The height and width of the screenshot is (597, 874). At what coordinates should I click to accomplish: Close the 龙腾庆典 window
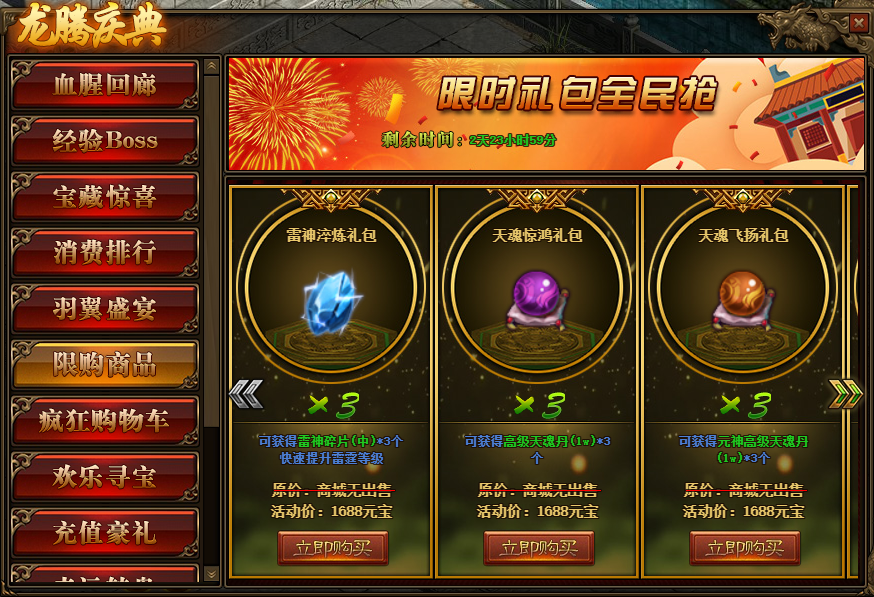(858, 23)
